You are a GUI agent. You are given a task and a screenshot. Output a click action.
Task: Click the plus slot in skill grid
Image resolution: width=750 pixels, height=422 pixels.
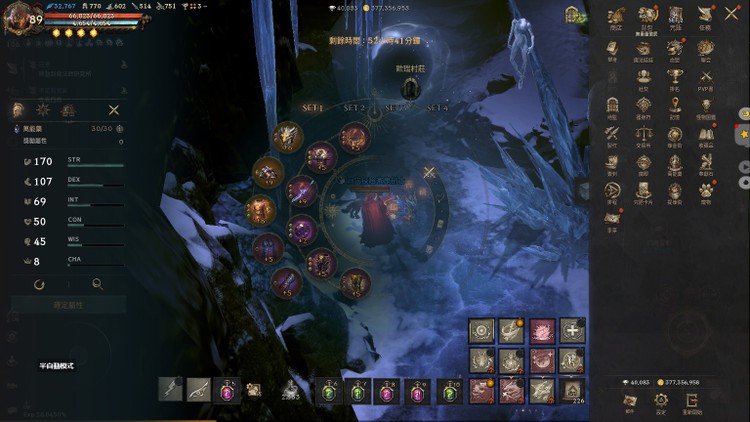pyautogui.click(x=573, y=330)
